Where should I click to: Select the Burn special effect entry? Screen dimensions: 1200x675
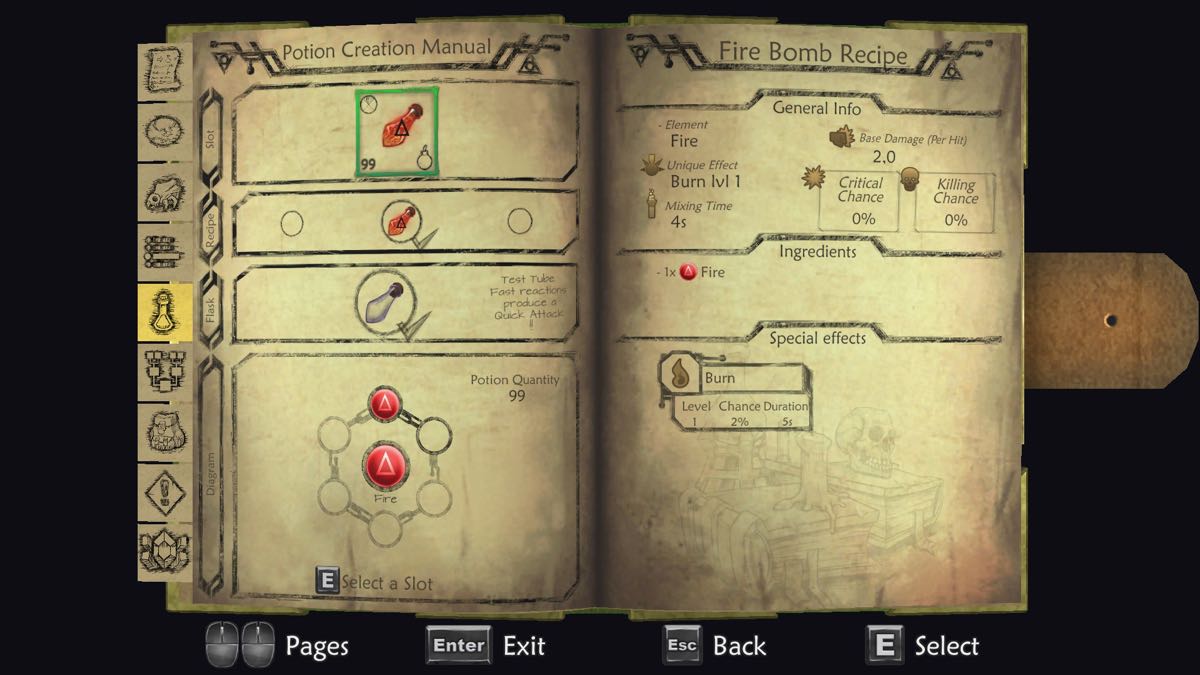coord(734,378)
